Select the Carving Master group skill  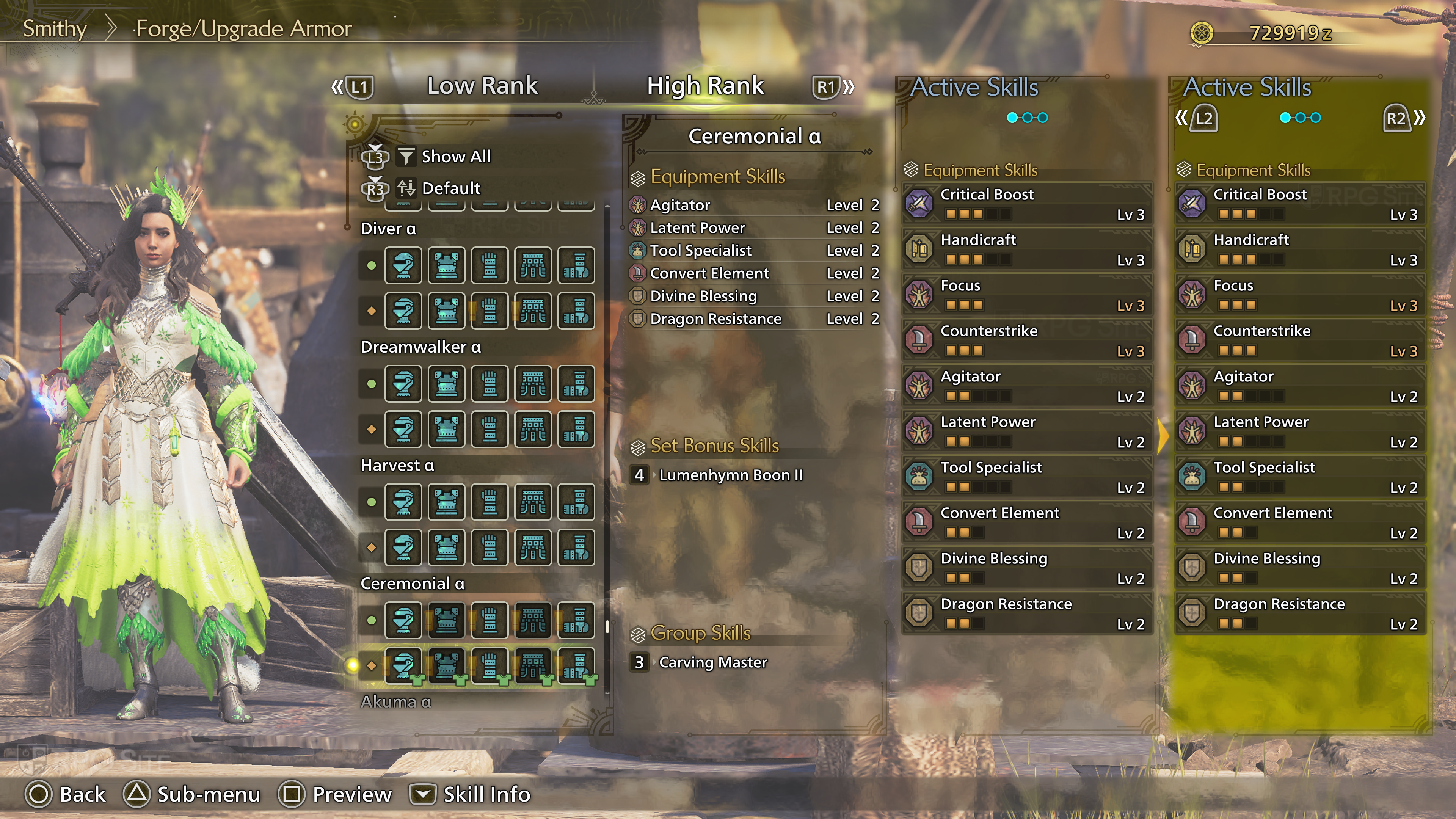click(x=713, y=662)
